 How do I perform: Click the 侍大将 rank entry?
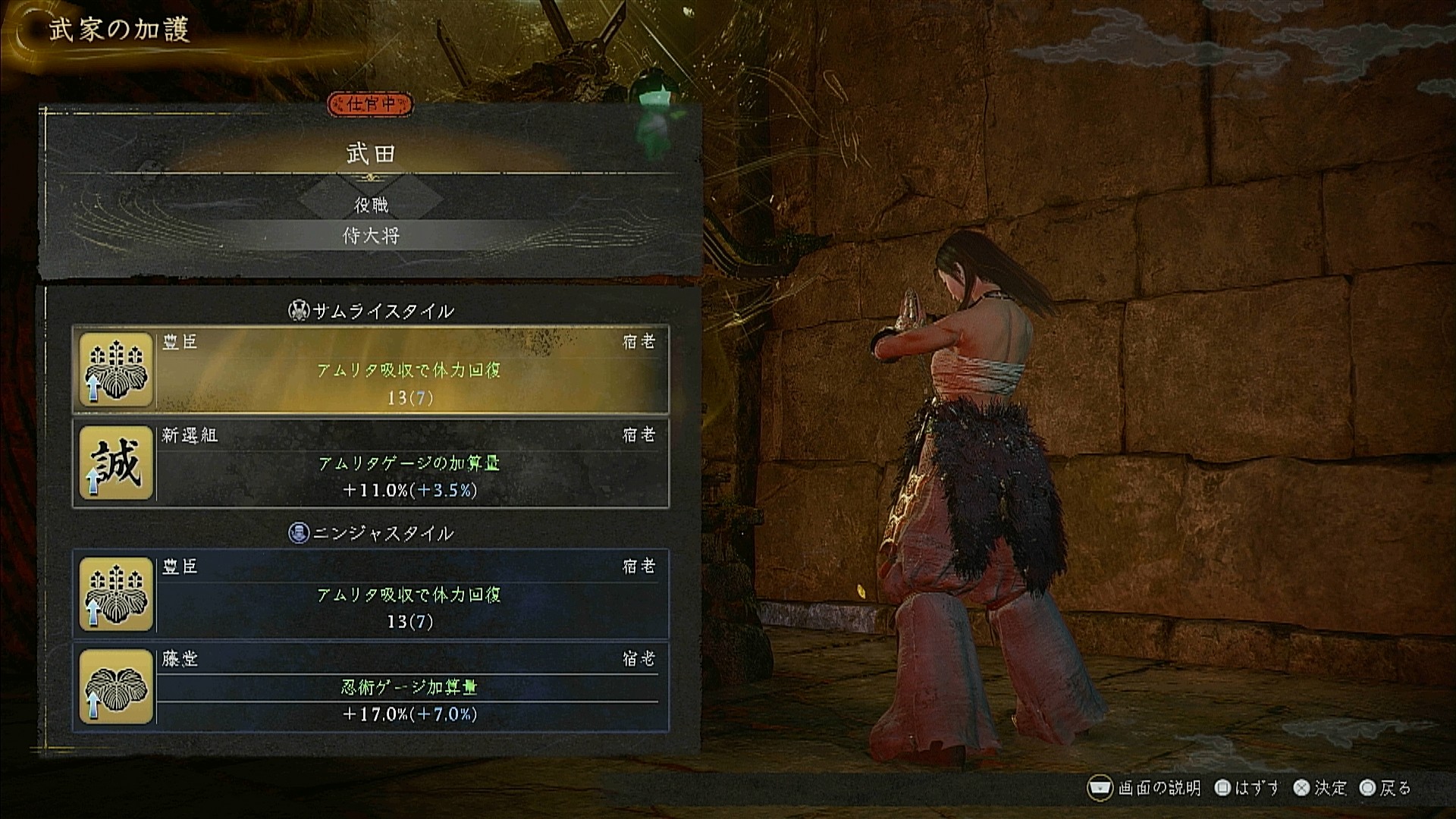click(x=371, y=236)
